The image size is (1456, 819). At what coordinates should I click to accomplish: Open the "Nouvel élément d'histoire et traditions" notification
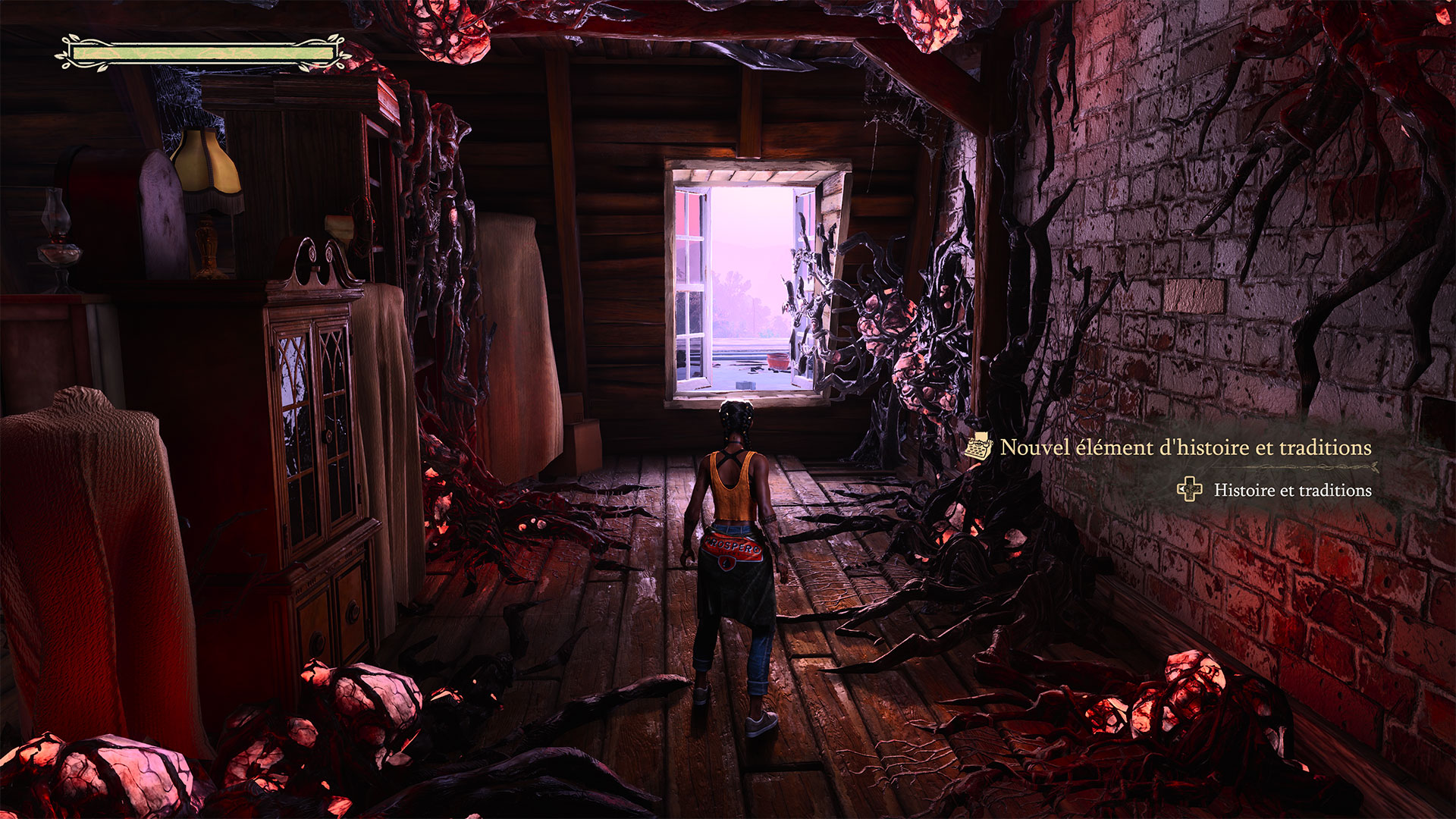point(1185,447)
